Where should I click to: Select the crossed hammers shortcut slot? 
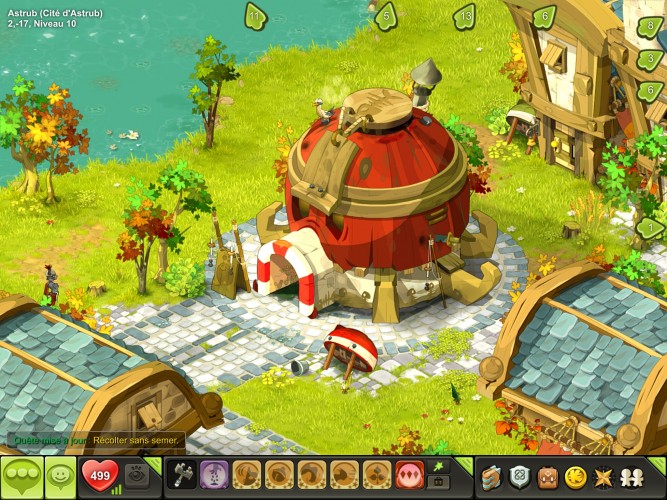[x=180, y=474]
